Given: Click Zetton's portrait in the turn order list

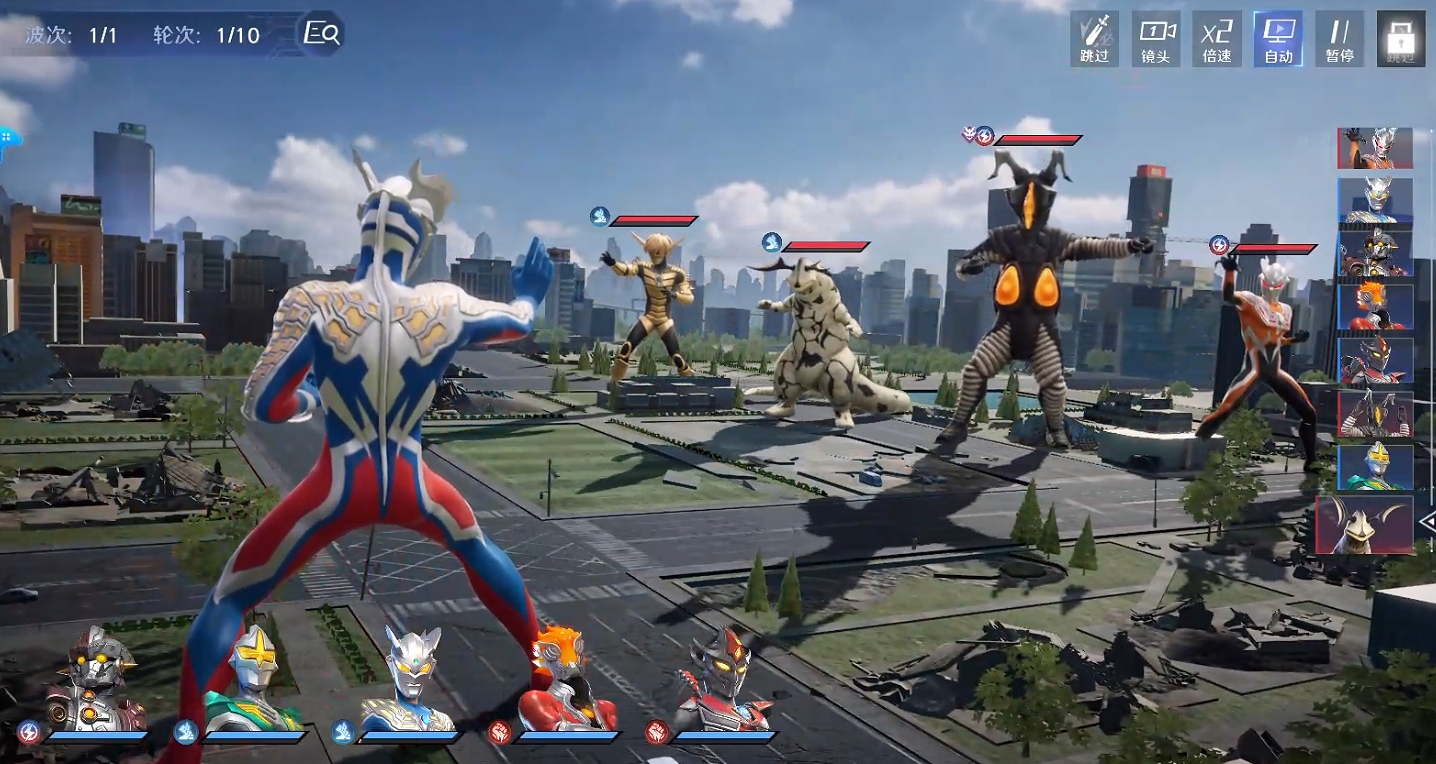Looking at the screenshot, I should click(1375, 413).
